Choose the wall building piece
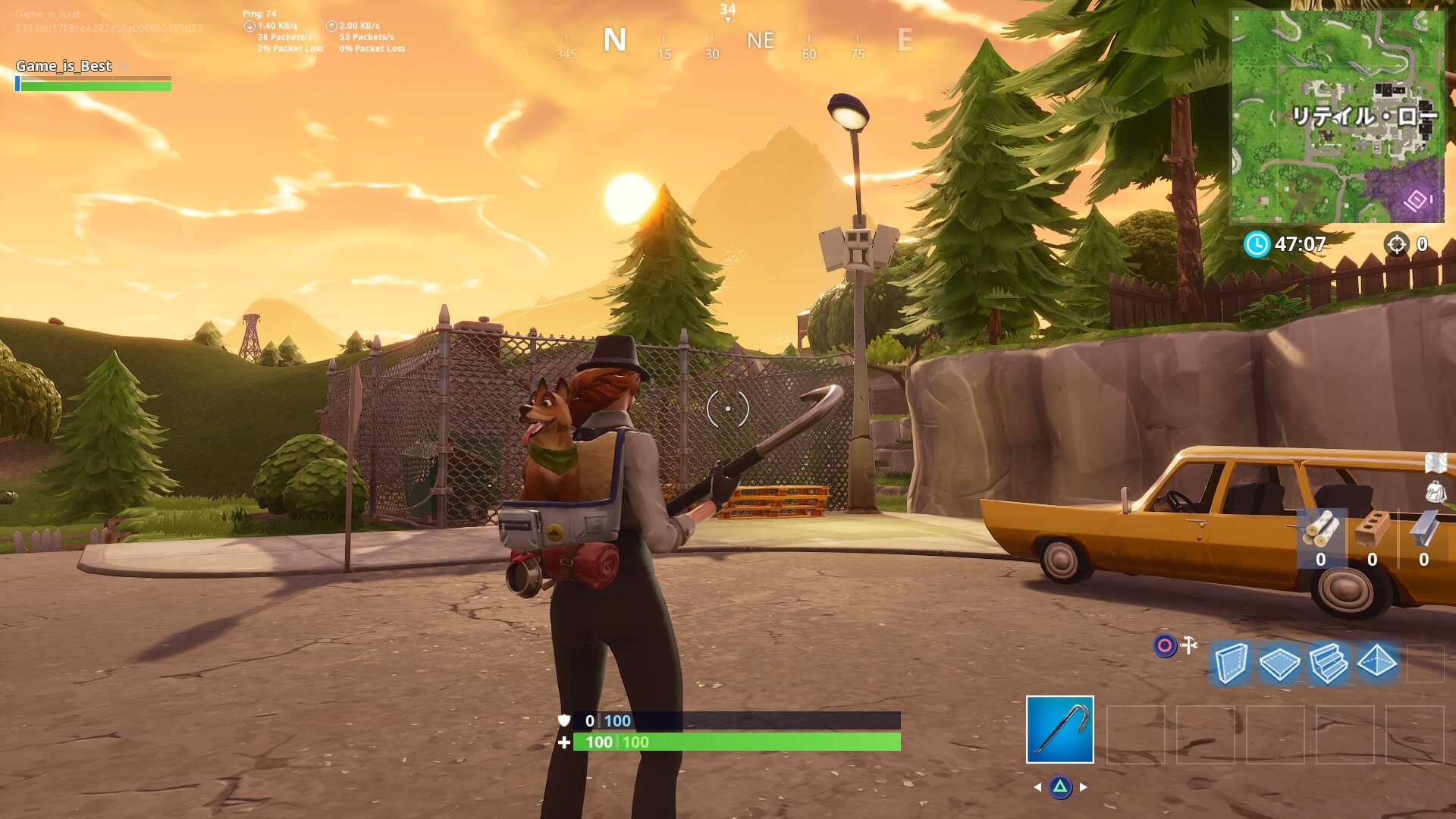Image resolution: width=1456 pixels, height=819 pixels. pyautogui.click(x=1229, y=664)
